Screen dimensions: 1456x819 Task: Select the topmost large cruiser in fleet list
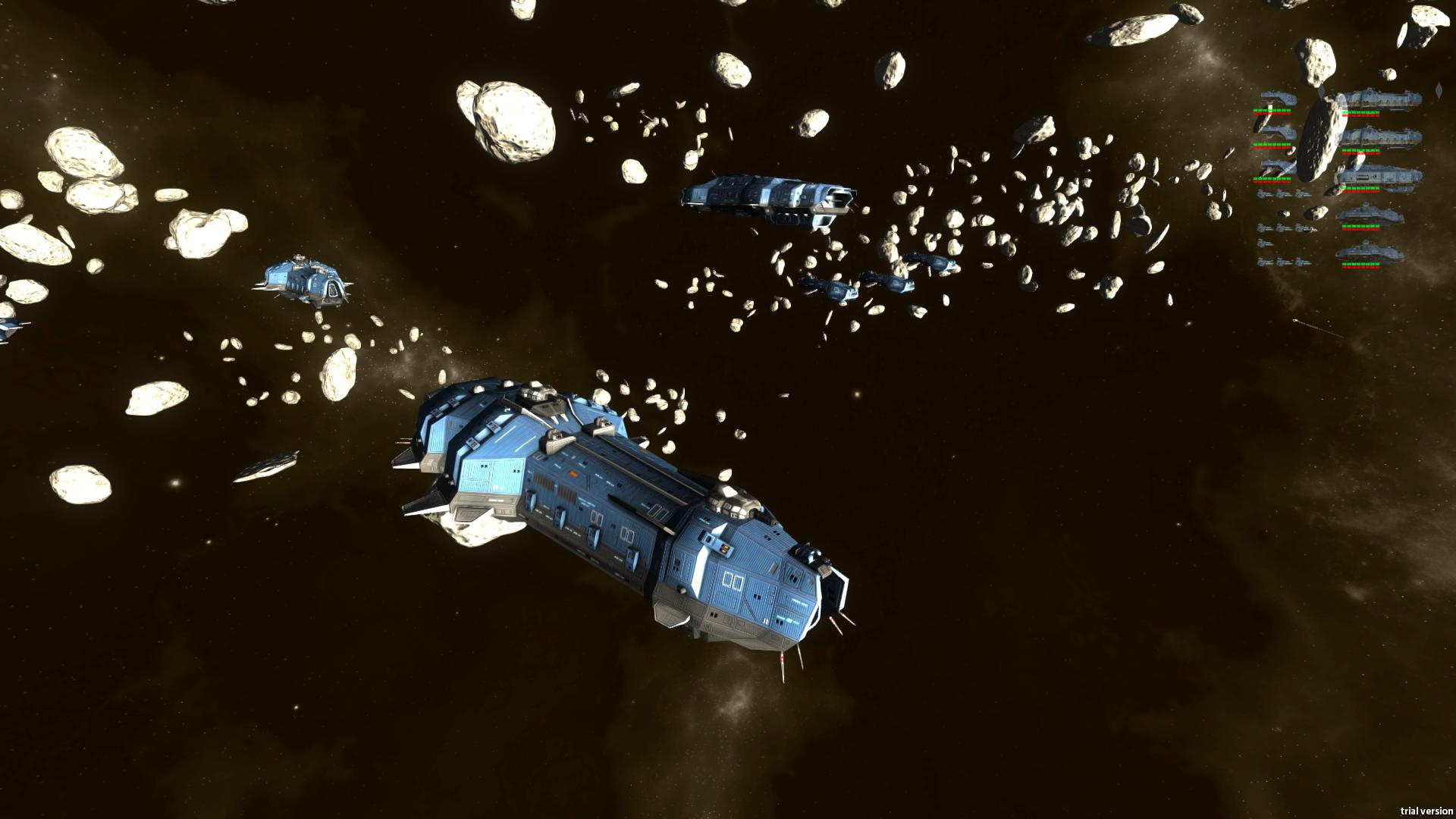click(x=1382, y=101)
